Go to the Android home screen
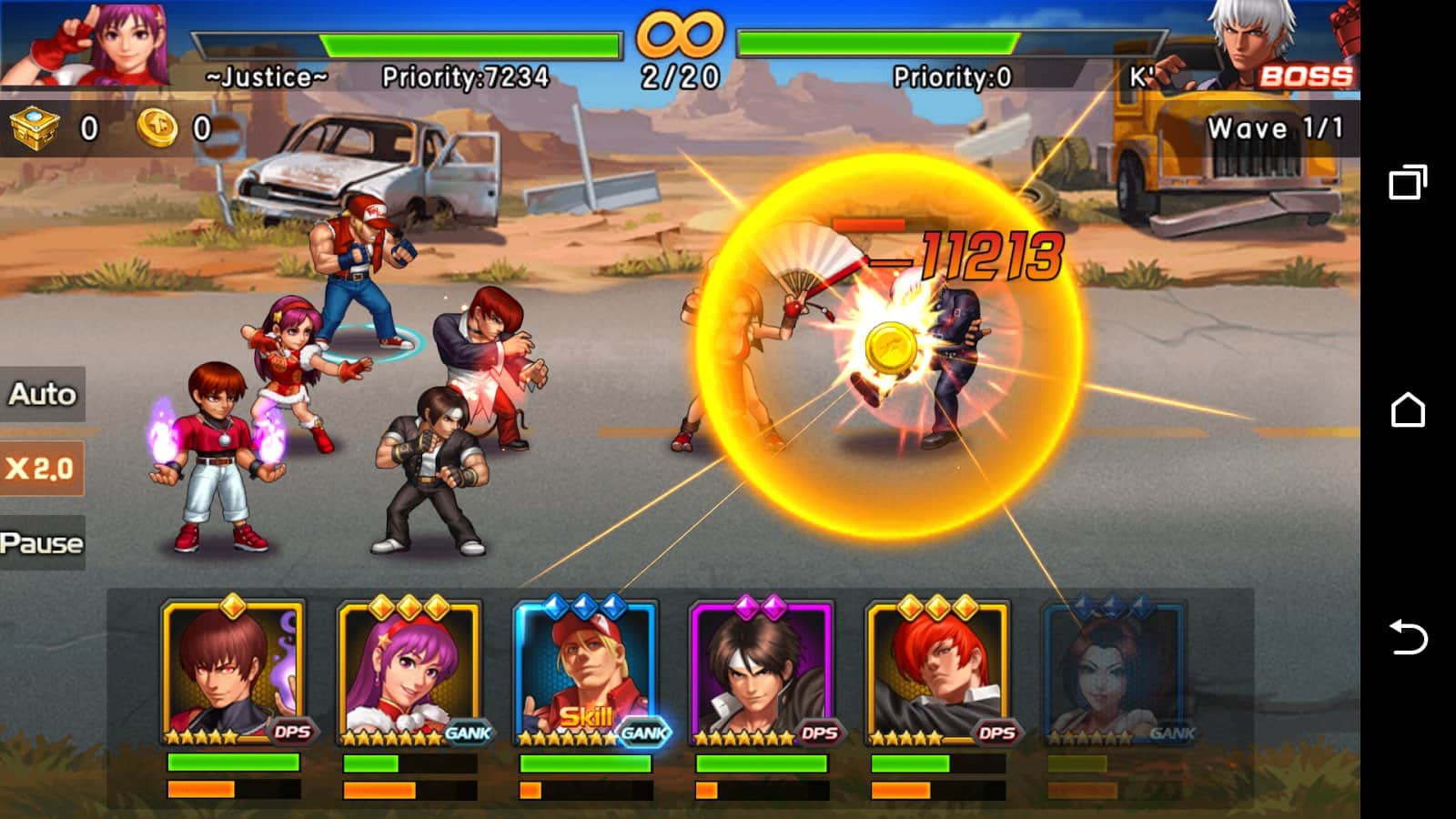Image resolution: width=1456 pixels, height=819 pixels. [1408, 410]
